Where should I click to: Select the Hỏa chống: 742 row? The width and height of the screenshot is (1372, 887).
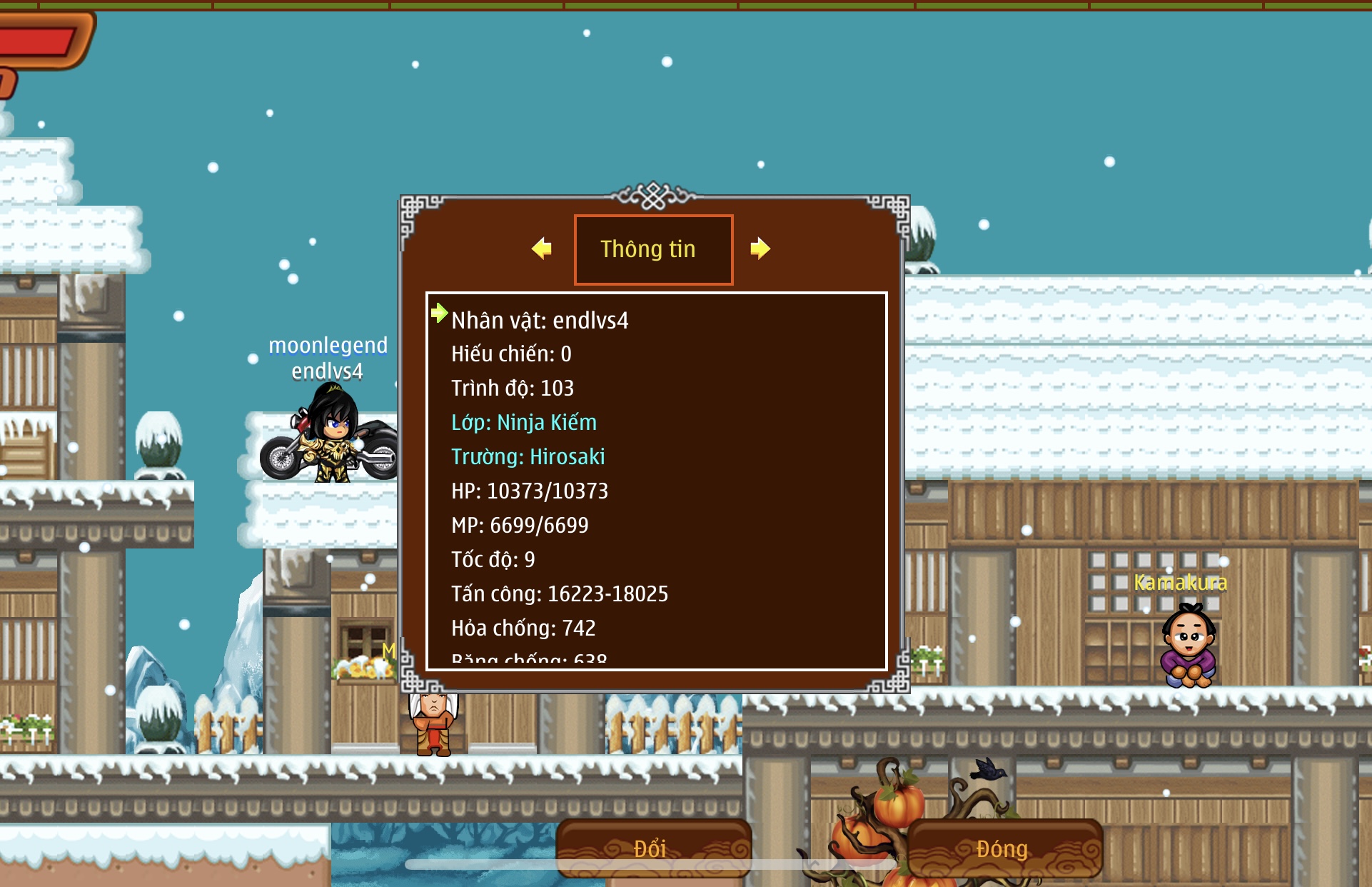[x=523, y=628]
